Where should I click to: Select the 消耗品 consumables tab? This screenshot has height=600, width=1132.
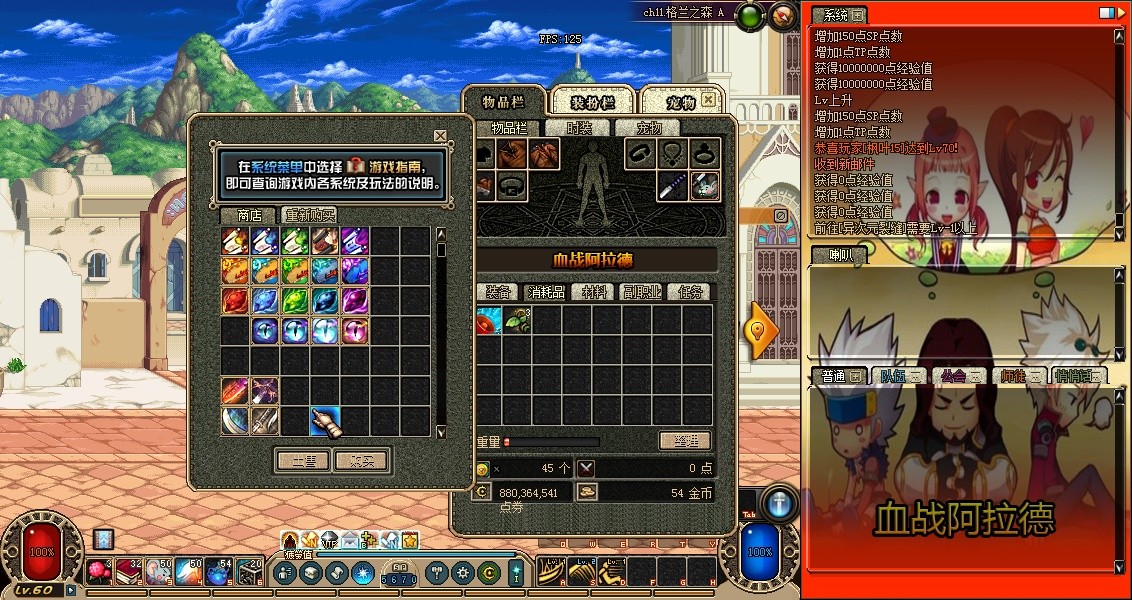pyautogui.click(x=547, y=292)
